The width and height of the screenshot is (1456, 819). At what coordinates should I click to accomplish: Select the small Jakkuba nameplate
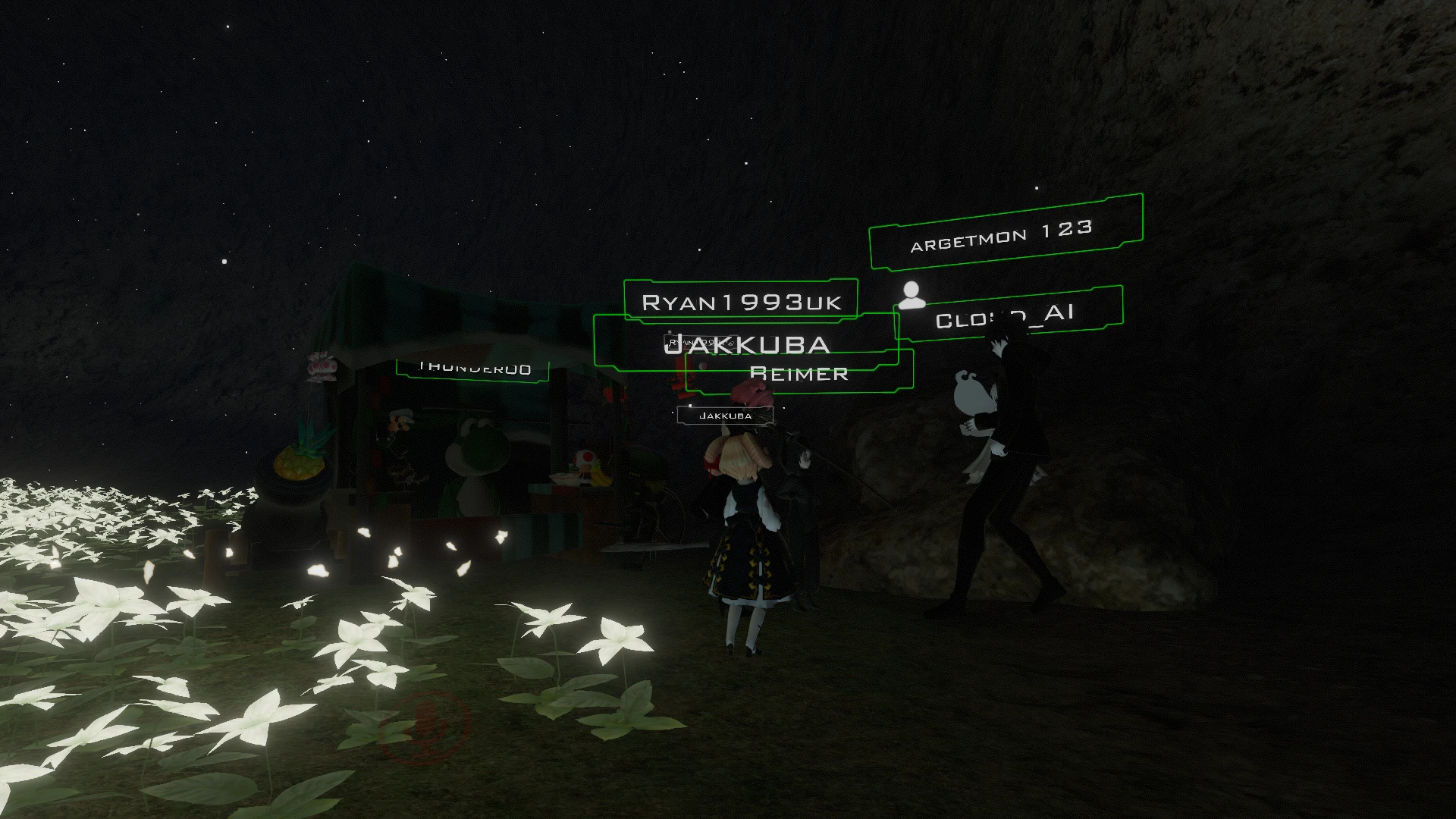pyautogui.click(x=725, y=416)
